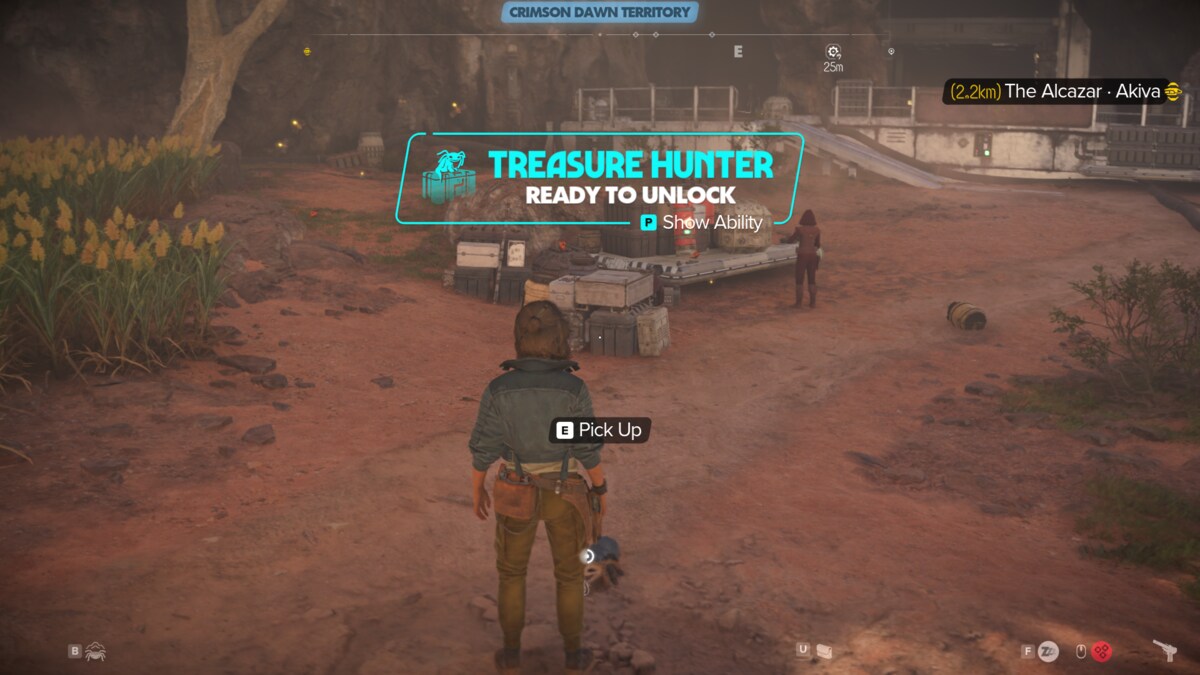Click the round white stun-shot icon
The width and height of the screenshot is (1200, 675).
click(1047, 651)
